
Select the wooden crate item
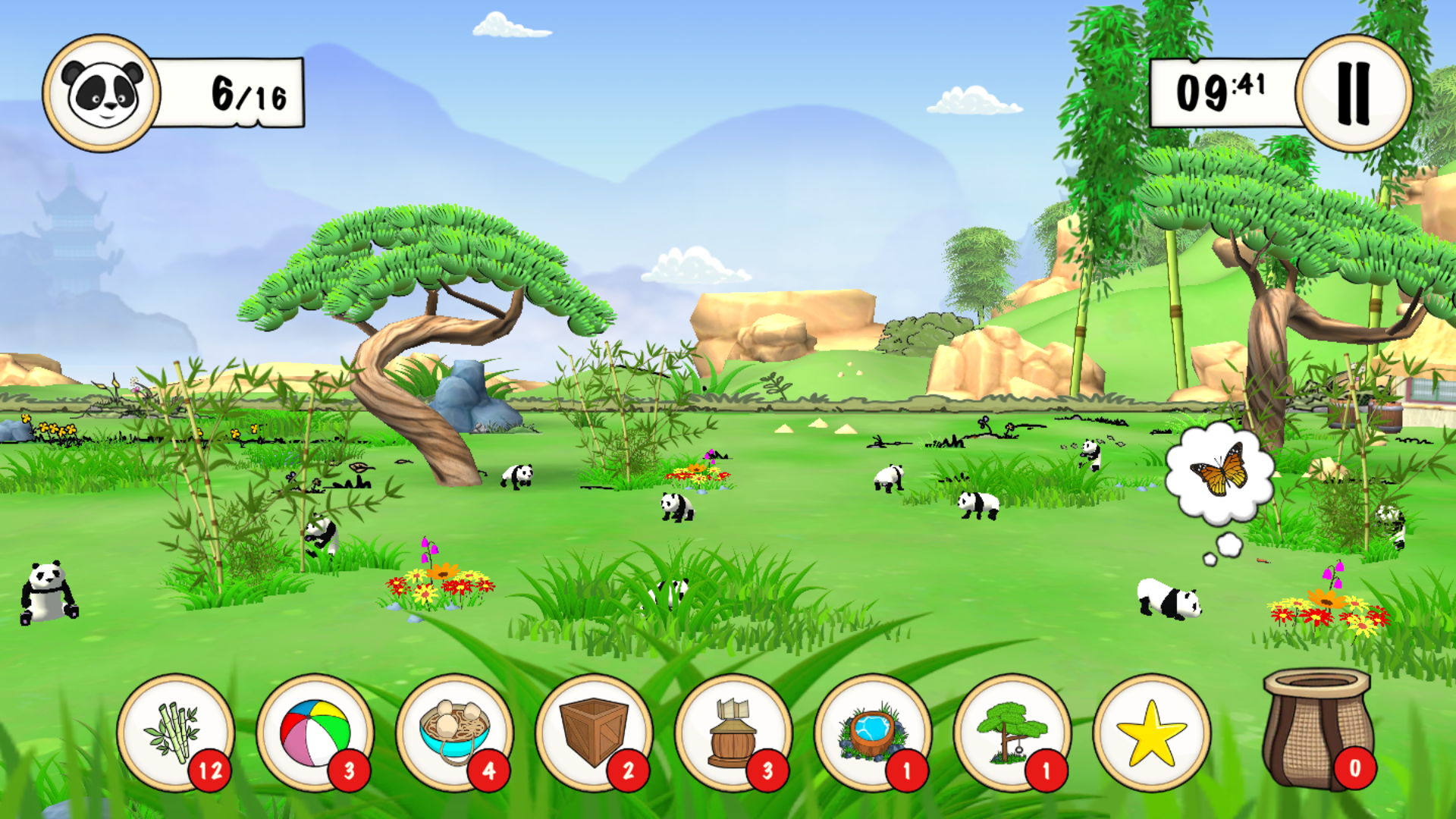click(x=594, y=733)
